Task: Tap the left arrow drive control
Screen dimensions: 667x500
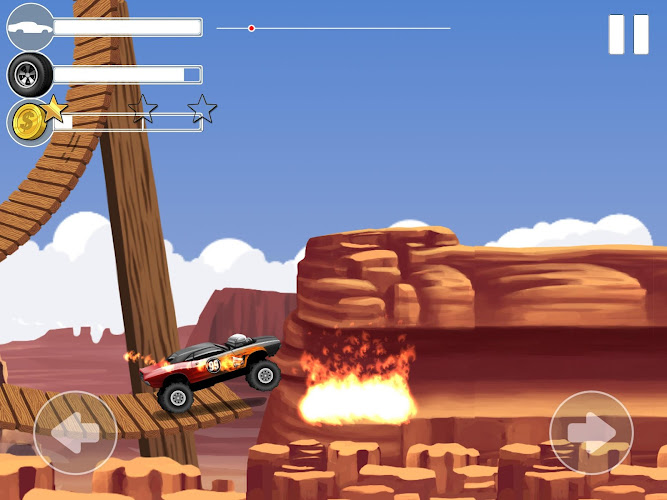Action: coord(75,432)
